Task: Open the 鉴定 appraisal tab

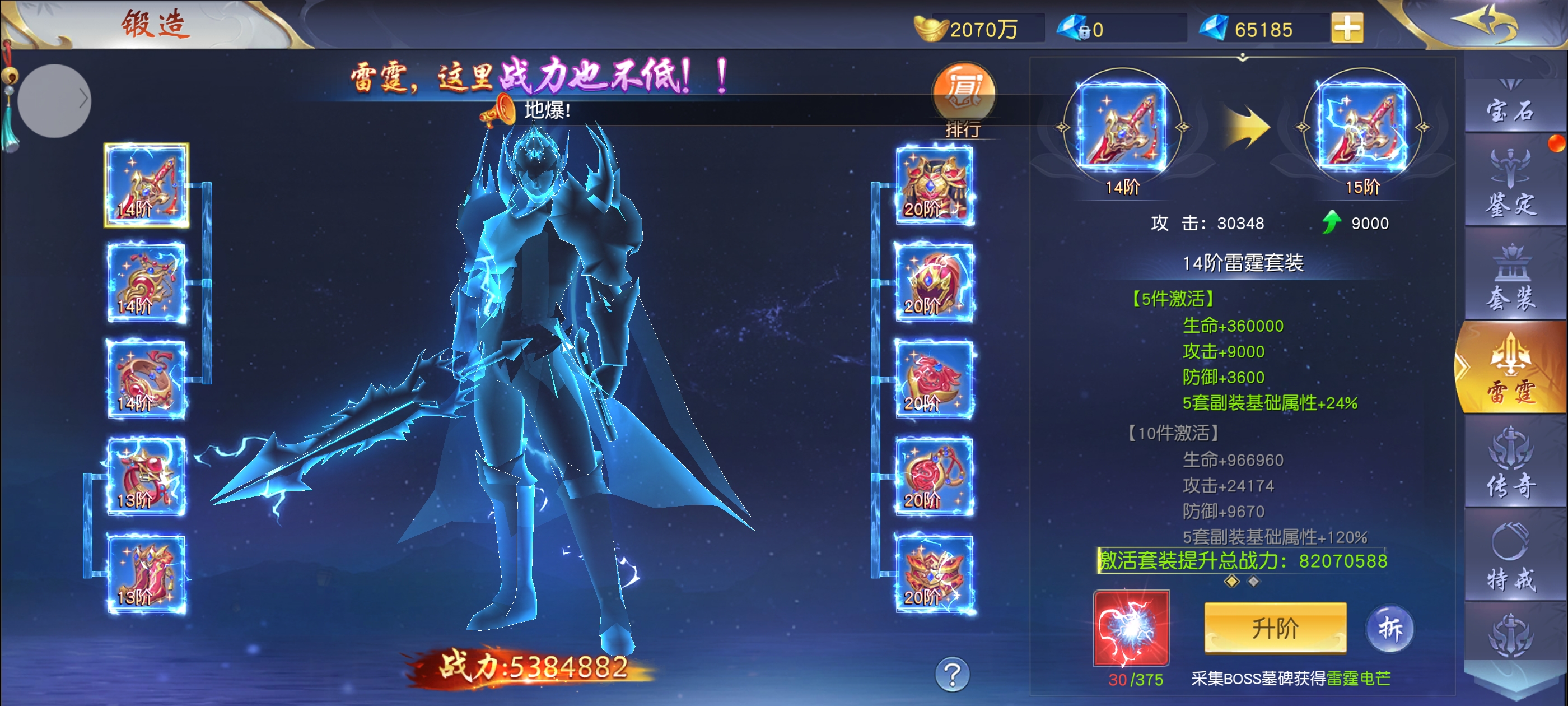Action: 1510,183
